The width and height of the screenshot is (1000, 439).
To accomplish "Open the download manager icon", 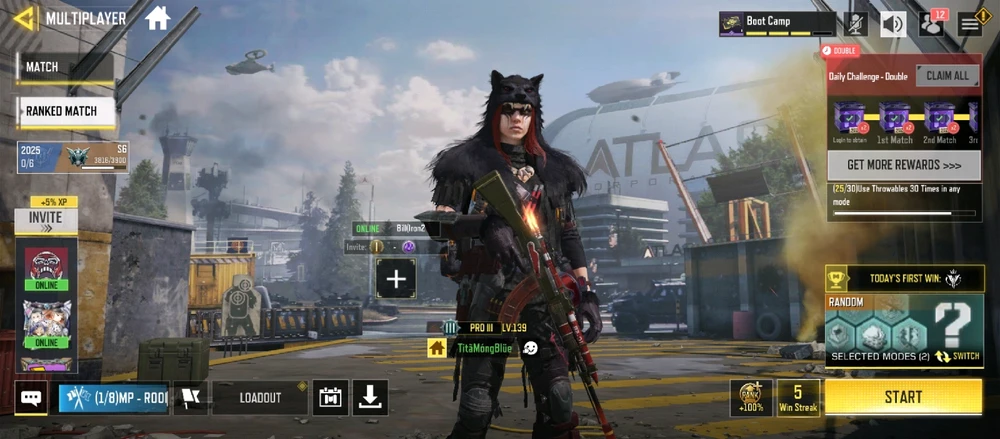I will point(370,398).
